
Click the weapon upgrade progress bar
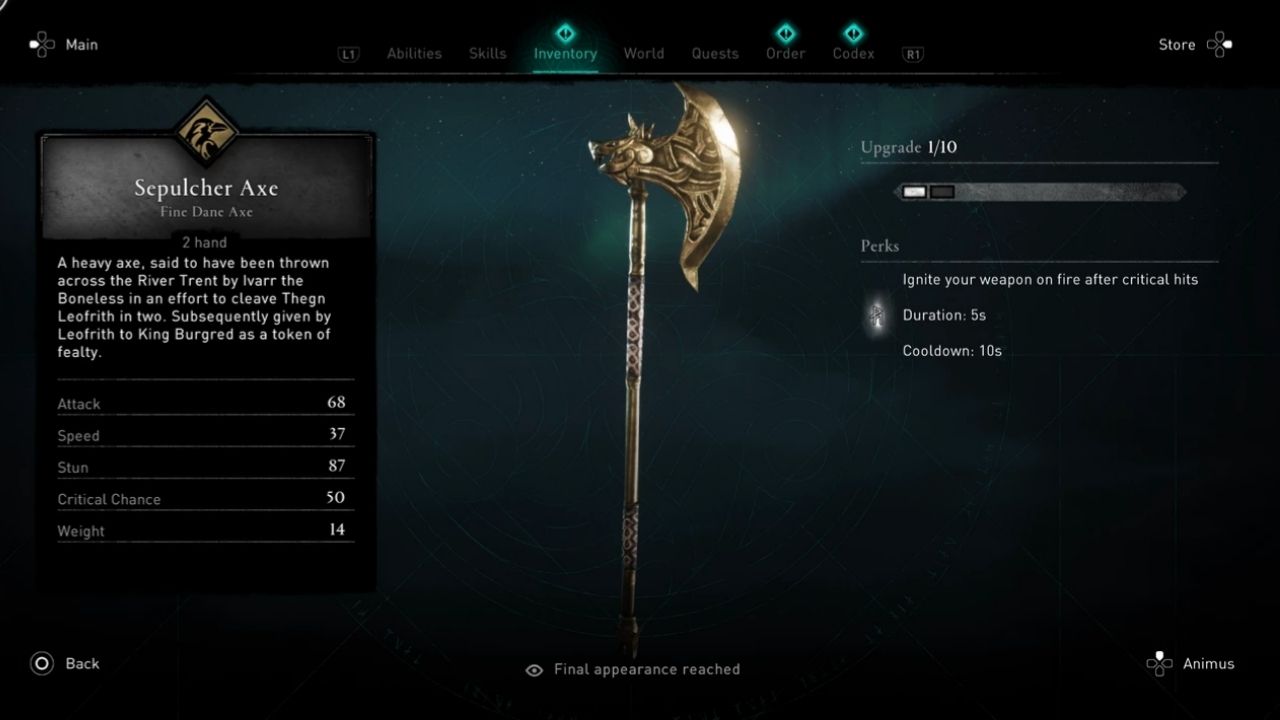coord(1040,191)
